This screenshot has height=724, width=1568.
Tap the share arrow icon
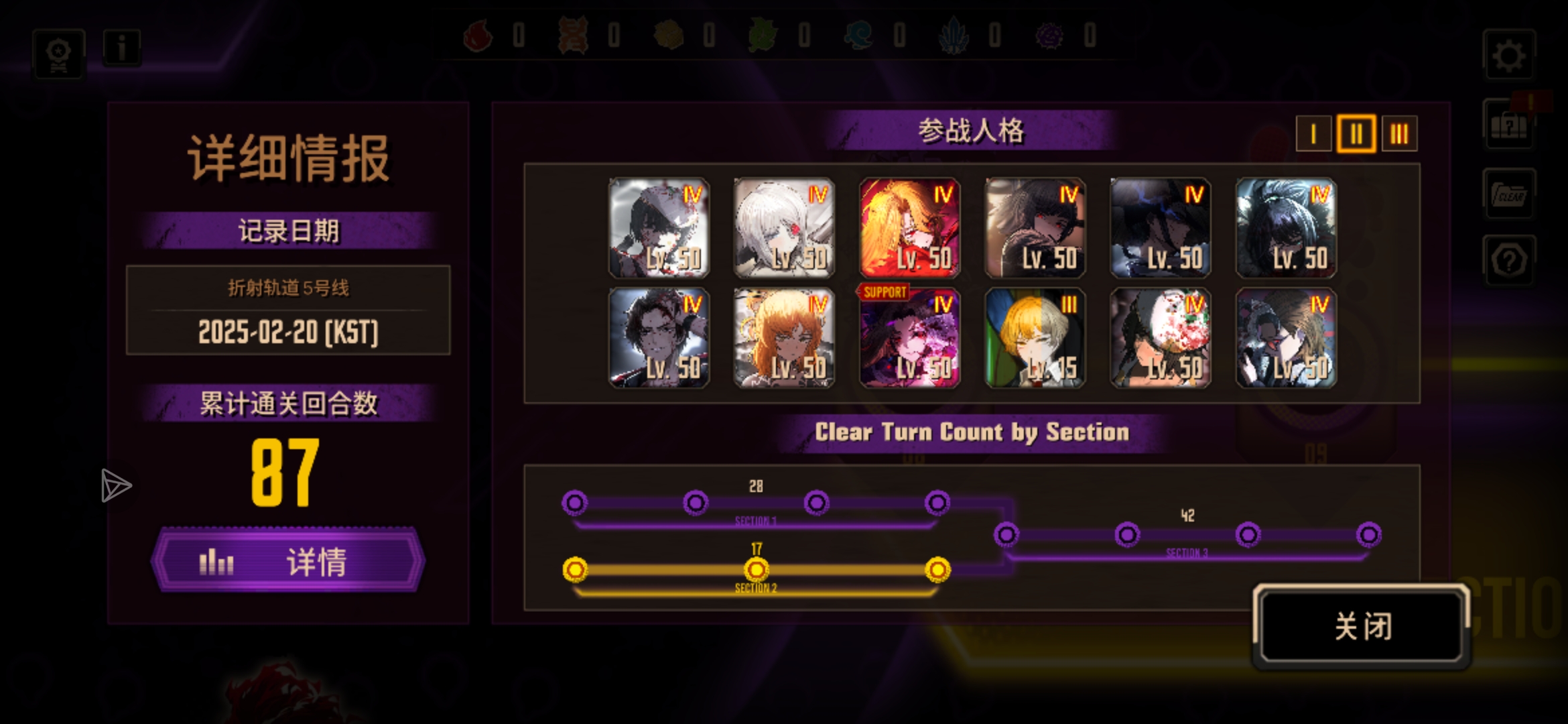point(115,485)
